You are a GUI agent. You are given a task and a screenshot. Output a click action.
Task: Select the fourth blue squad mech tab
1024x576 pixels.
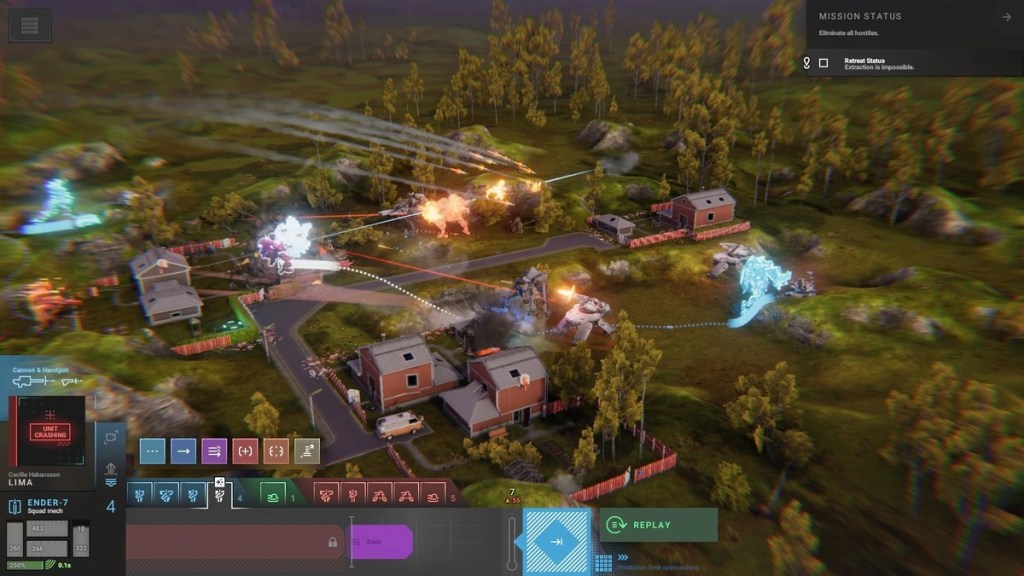tap(220, 493)
